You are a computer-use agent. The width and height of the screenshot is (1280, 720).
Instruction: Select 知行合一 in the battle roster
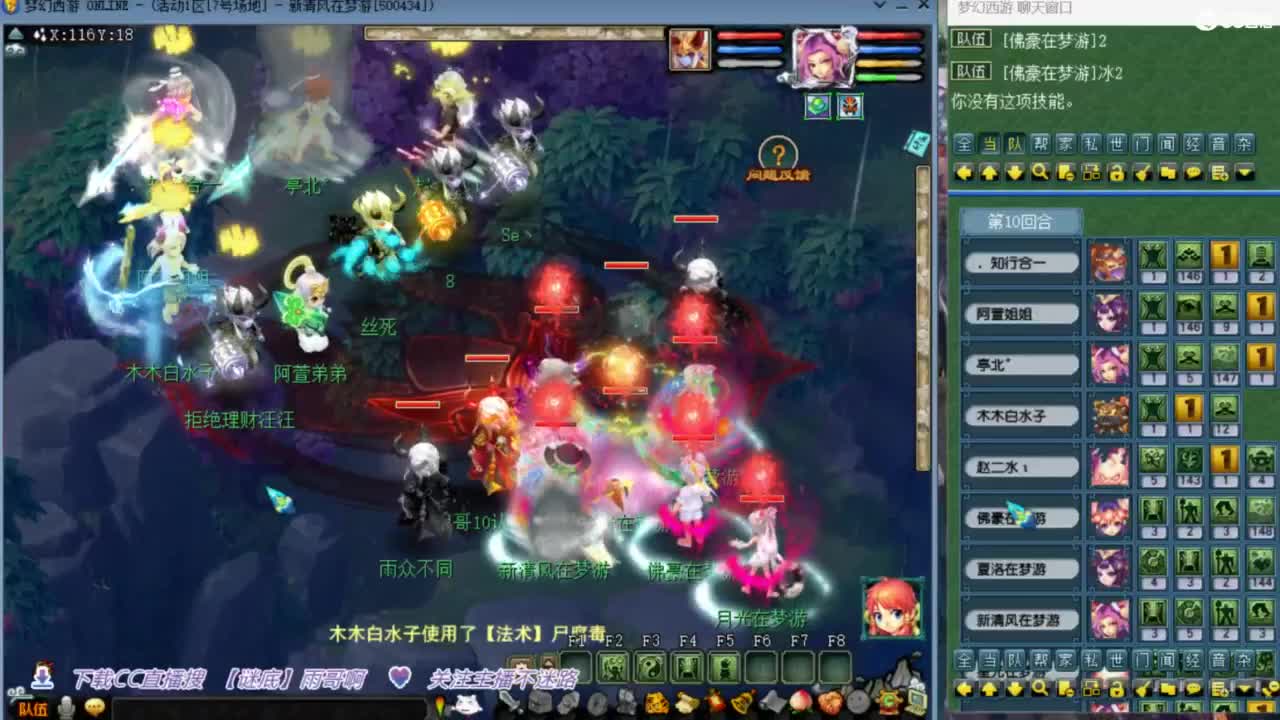1020,262
